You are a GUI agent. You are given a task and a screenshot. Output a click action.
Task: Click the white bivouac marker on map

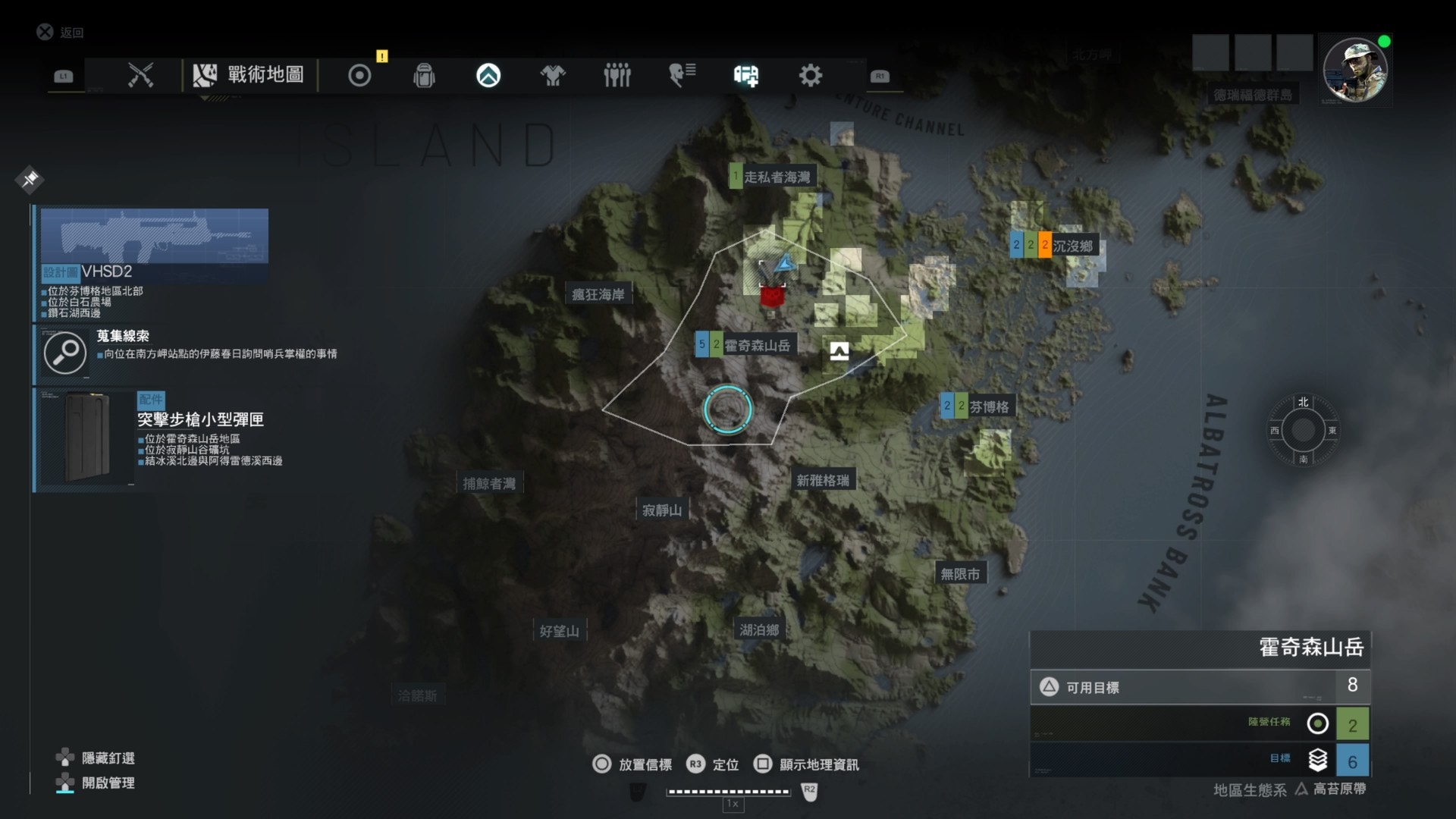(839, 350)
